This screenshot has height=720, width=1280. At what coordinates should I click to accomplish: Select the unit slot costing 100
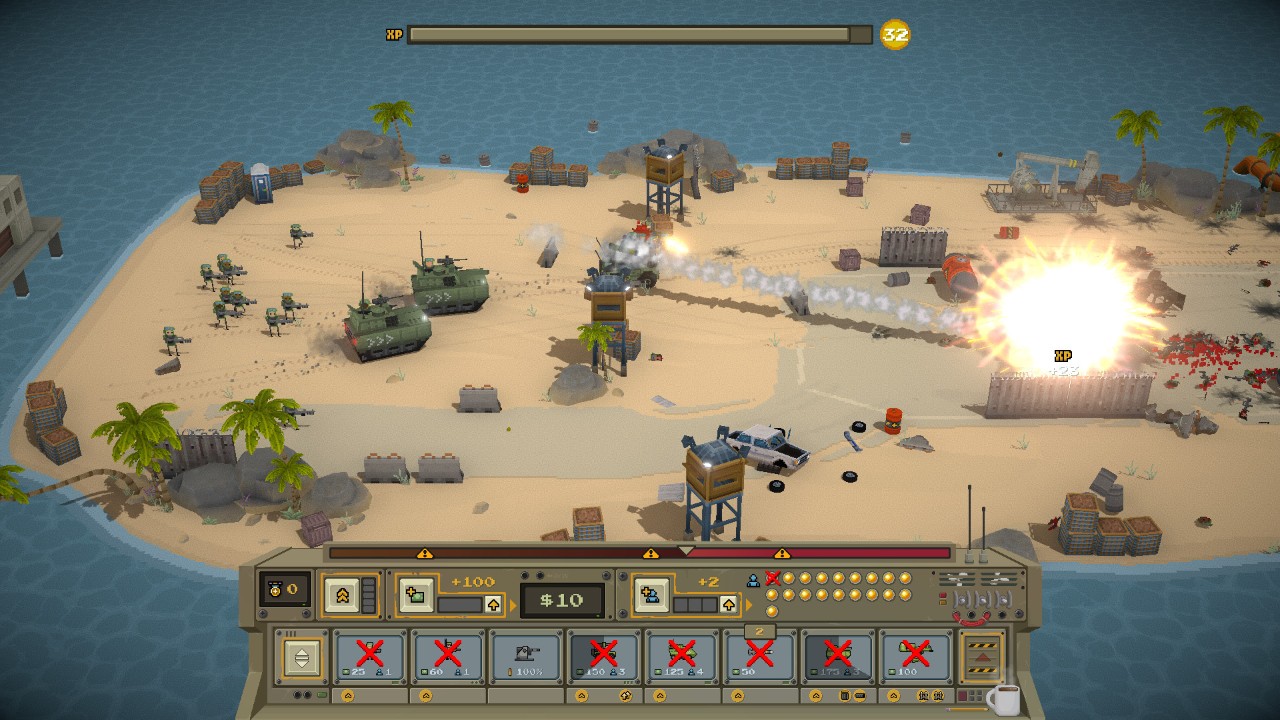coord(915,657)
